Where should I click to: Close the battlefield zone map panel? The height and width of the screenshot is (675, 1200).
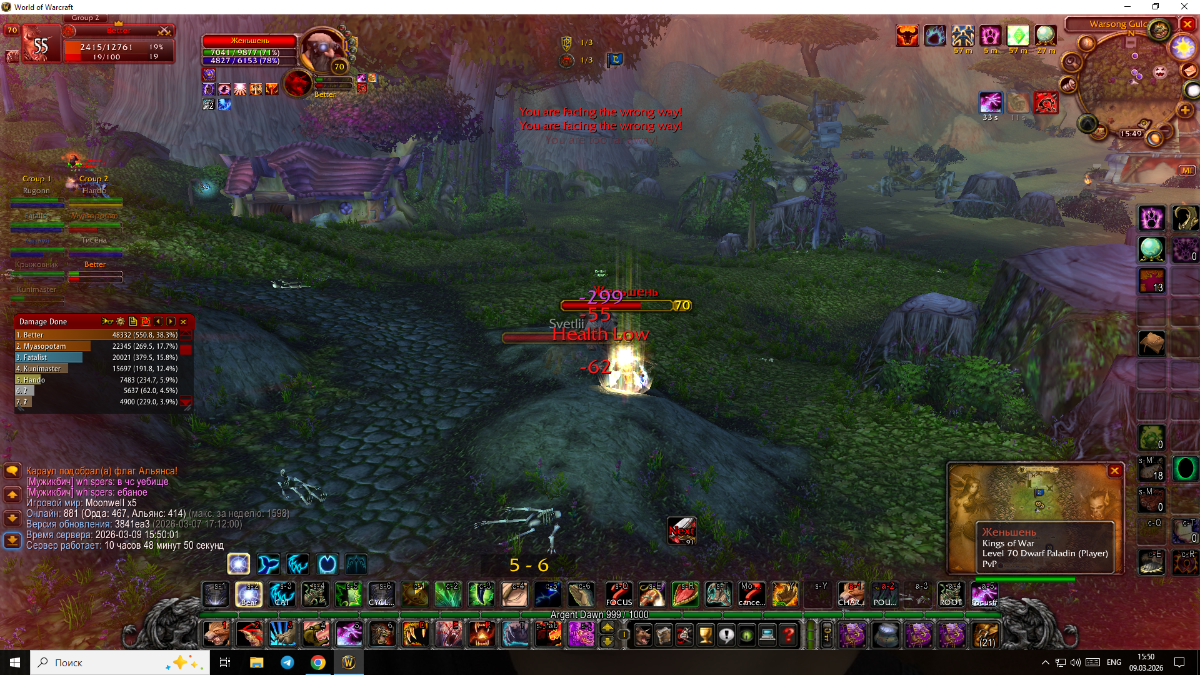pos(1115,470)
